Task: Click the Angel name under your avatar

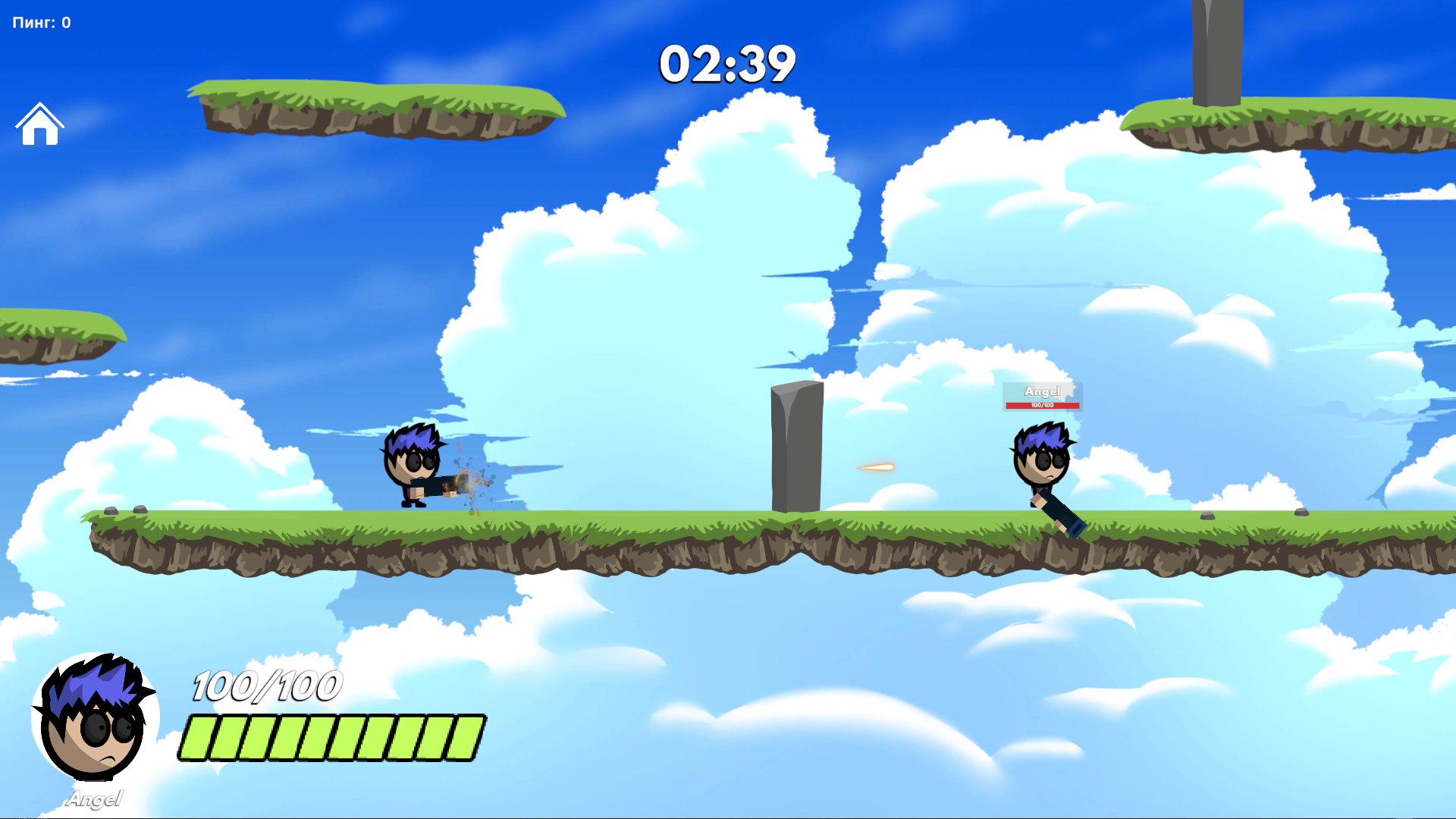Action: click(96, 797)
